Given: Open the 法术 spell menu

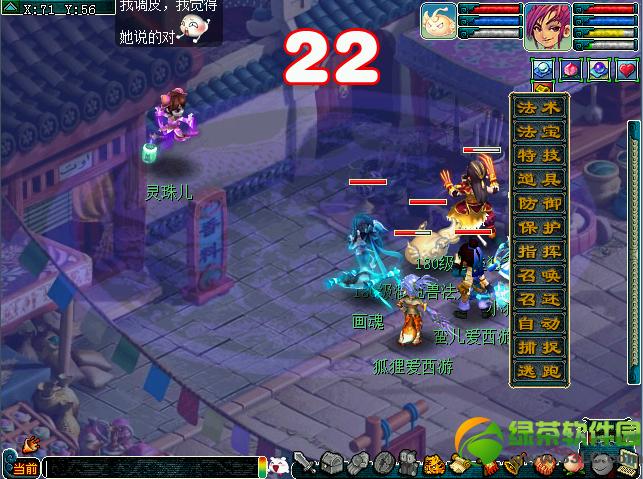Looking at the screenshot, I should point(539,108).
